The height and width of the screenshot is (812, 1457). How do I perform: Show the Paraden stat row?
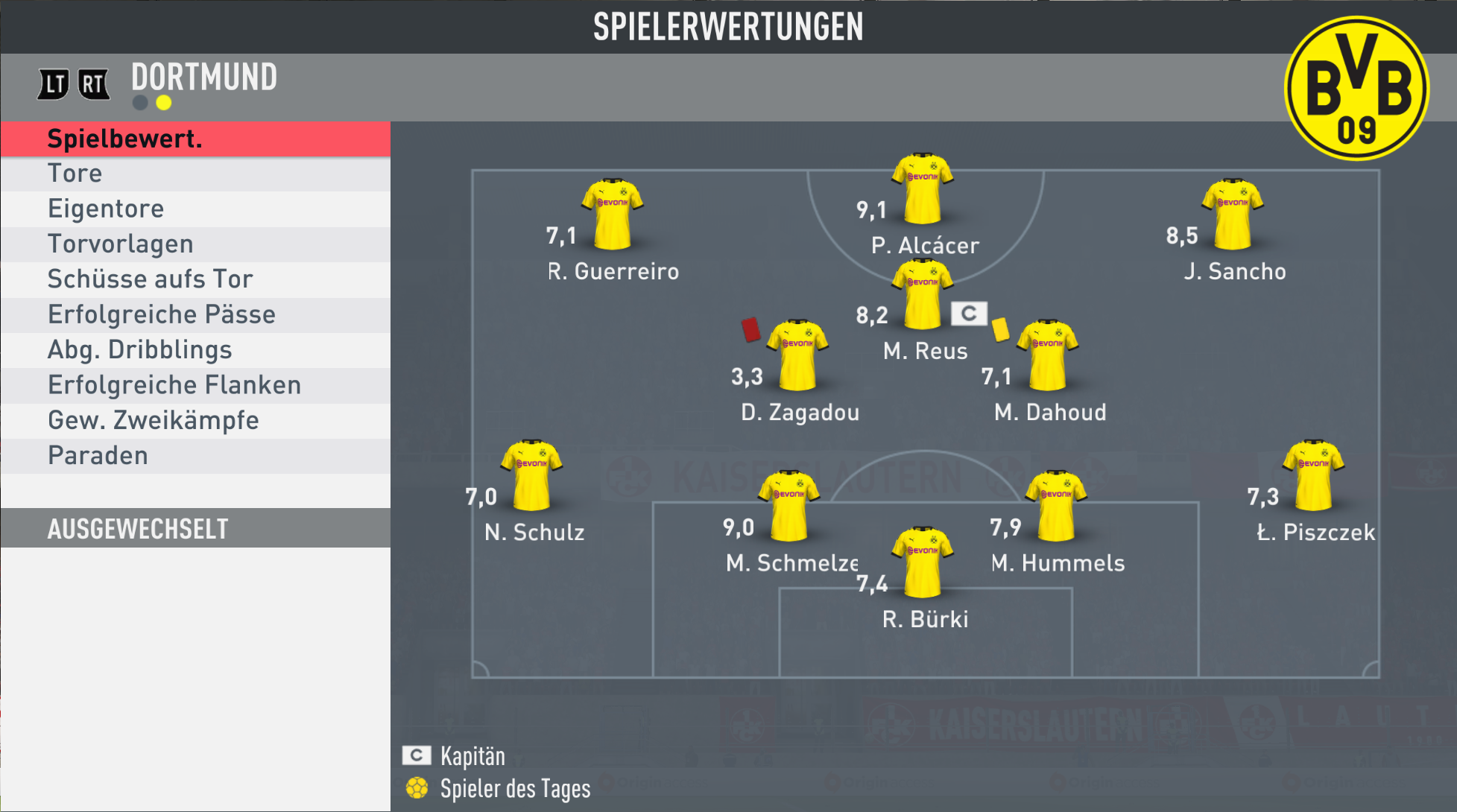pyautogui.click(x=195, y=456)
